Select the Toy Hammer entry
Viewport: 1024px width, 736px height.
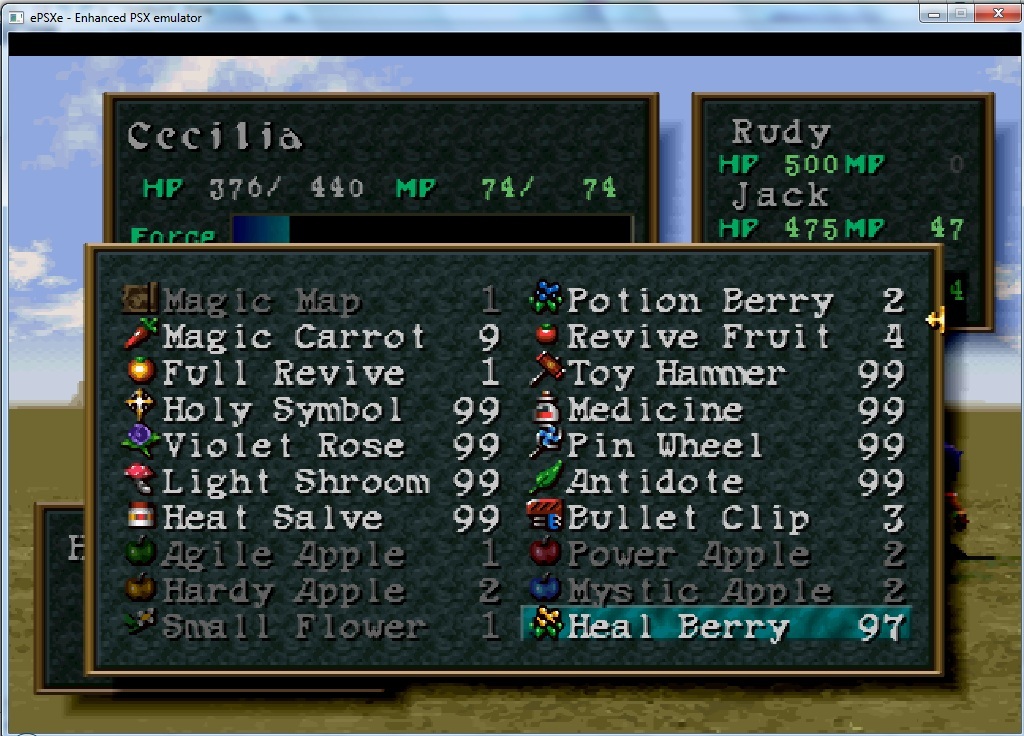click(x=676, y=373)
